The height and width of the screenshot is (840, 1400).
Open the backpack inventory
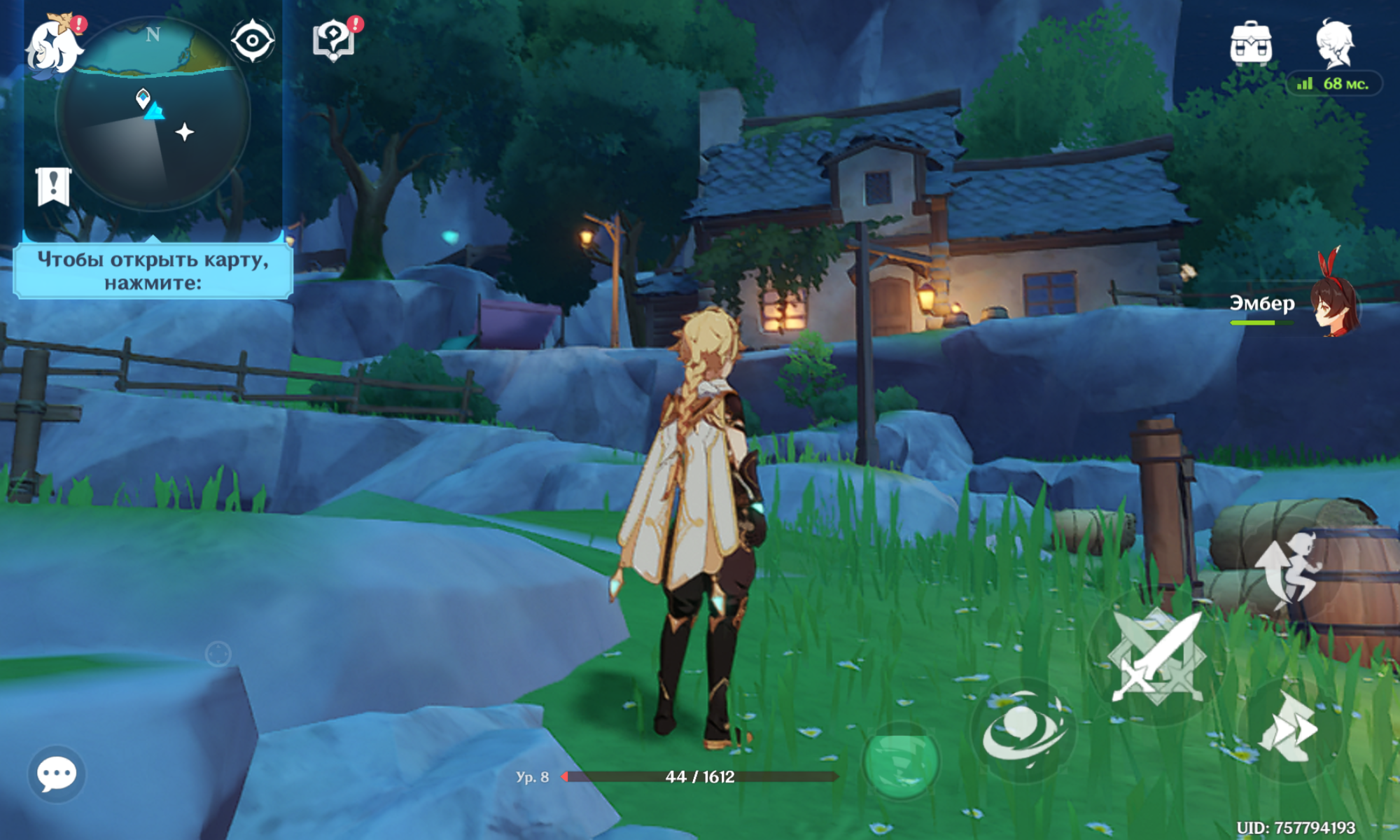coord(1251,43)
